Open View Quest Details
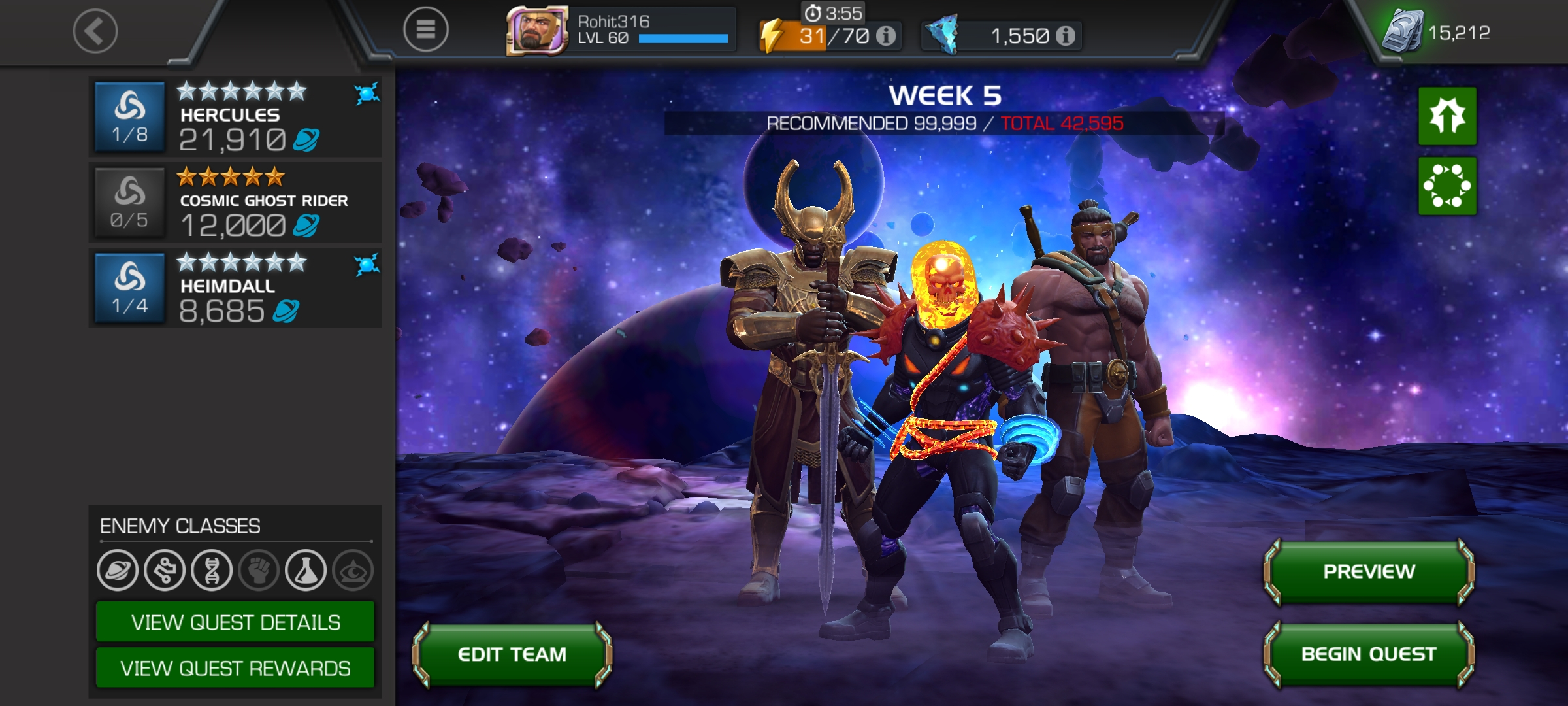1568x706 pixels. [235, 622]
